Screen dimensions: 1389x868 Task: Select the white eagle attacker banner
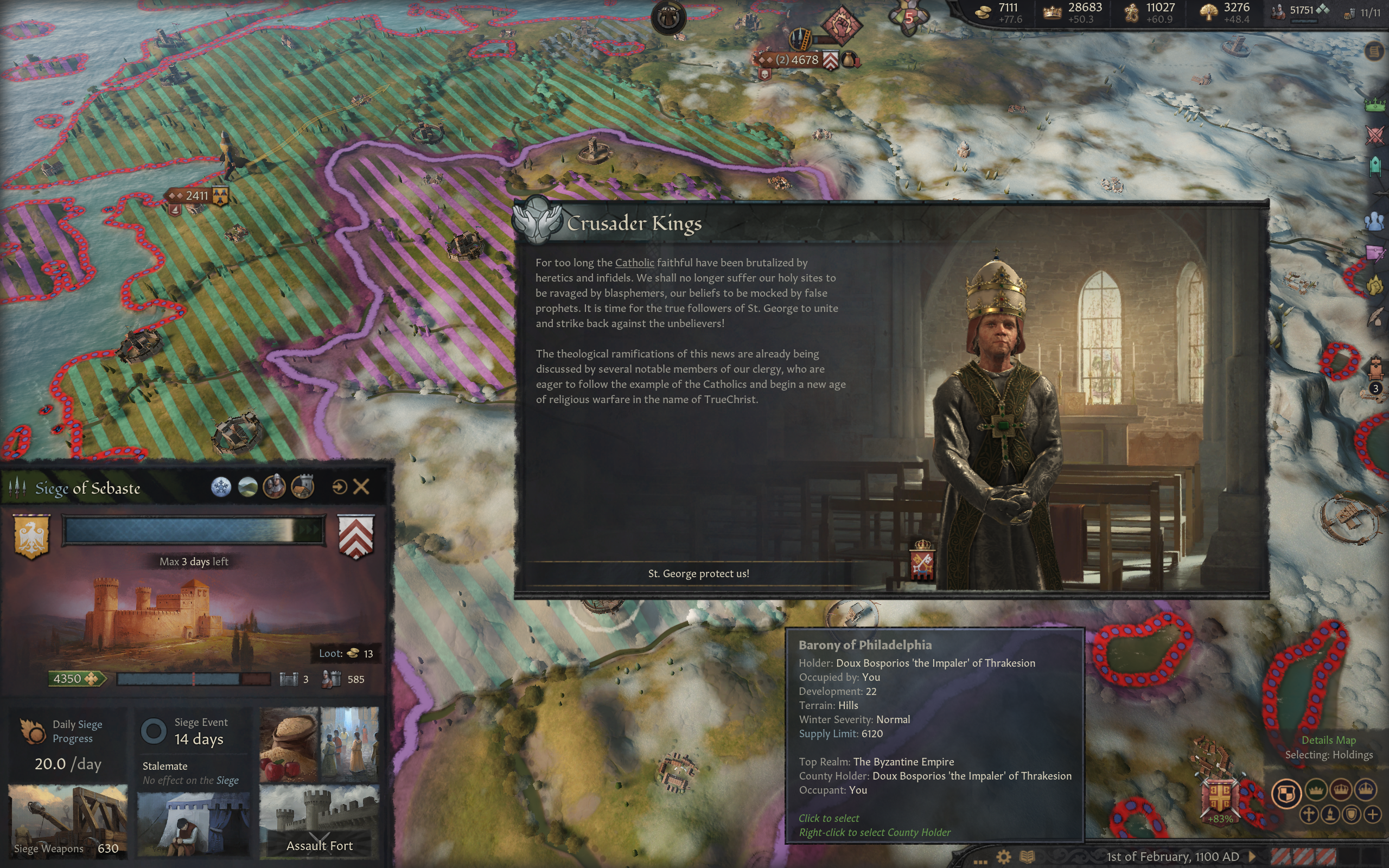tap(31, 535)
